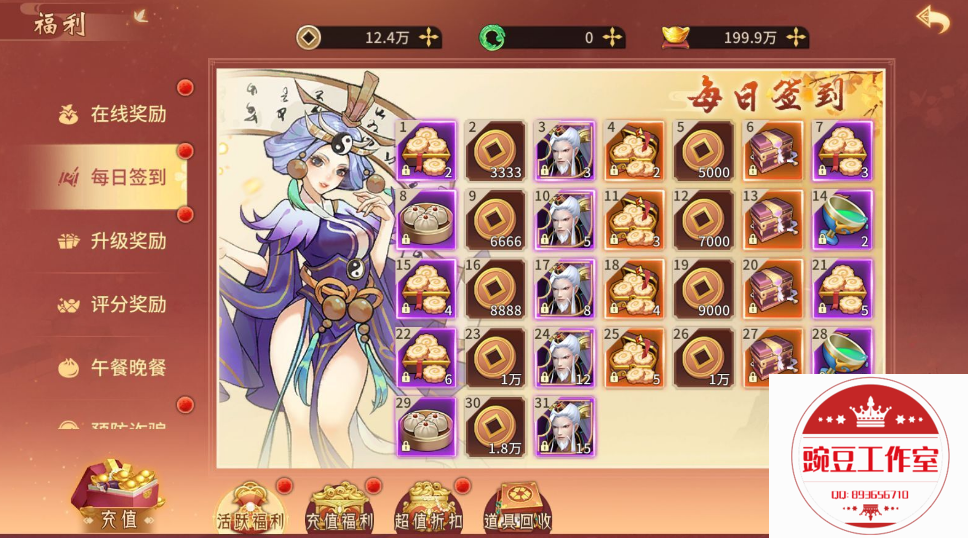Open 道具回收 item recycling

click(517, 505)
